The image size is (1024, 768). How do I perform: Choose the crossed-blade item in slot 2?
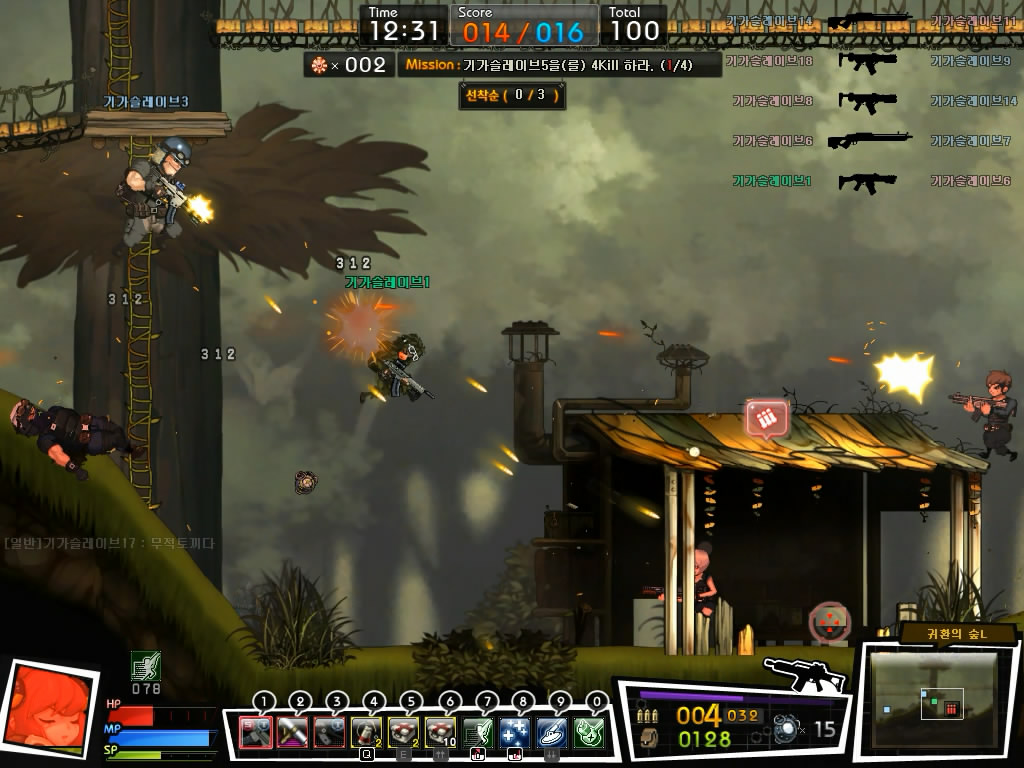(292, 733)
